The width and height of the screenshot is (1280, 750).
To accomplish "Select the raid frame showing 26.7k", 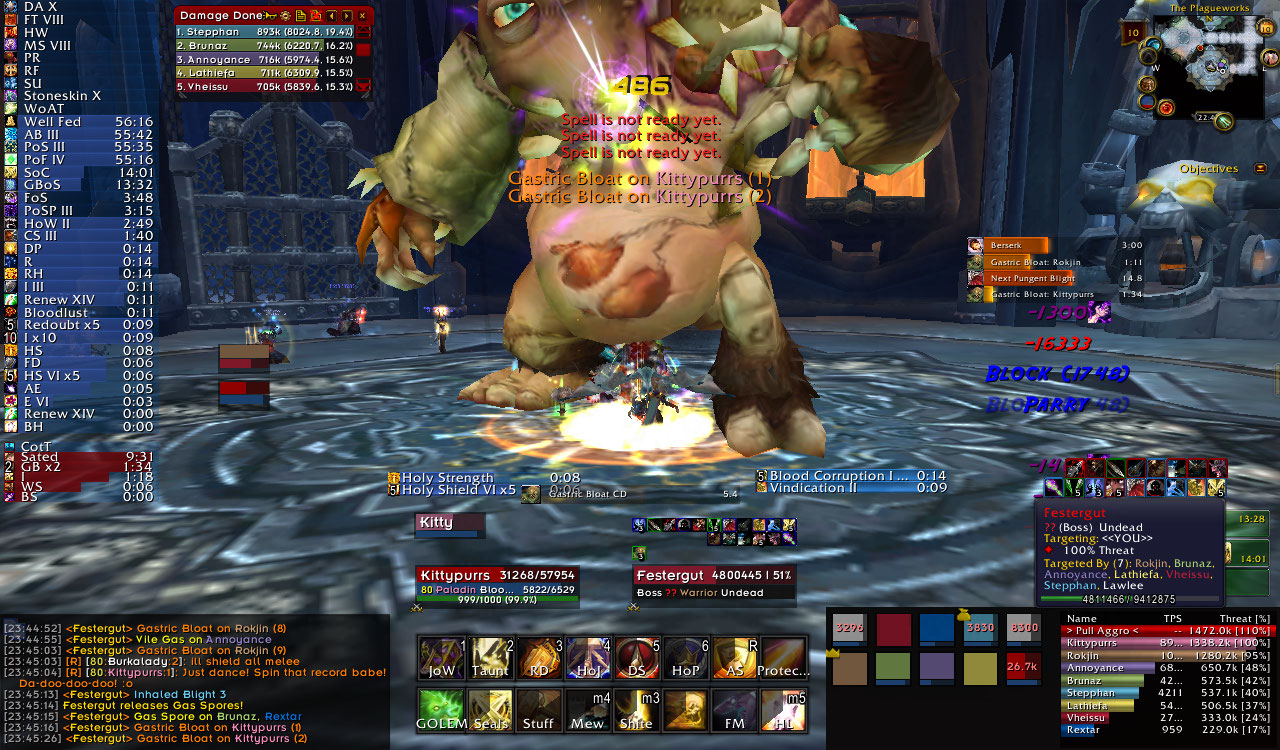I will 1022,667.
